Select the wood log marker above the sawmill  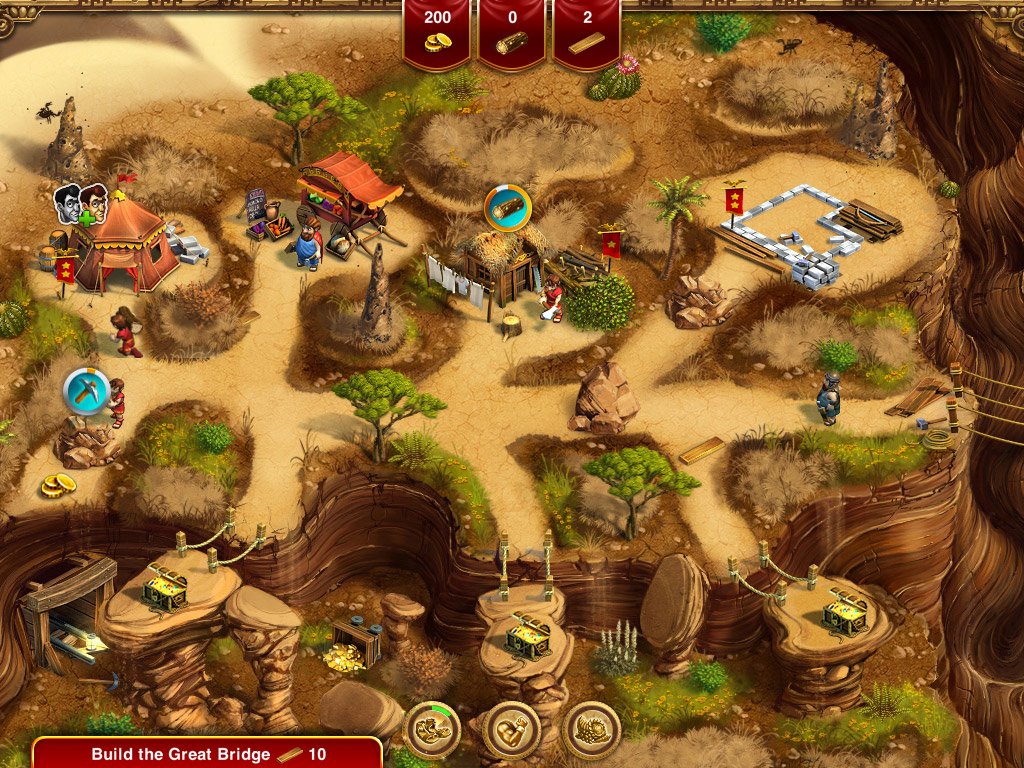pos(508,208)
